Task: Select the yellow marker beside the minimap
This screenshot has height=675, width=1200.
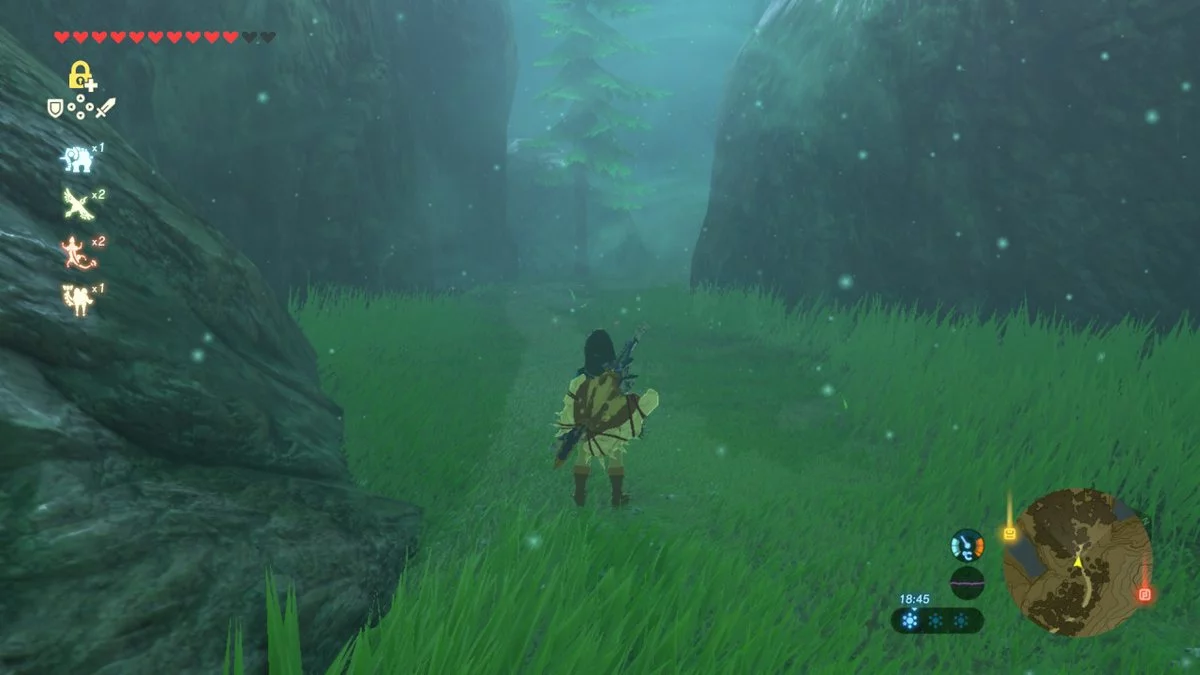Action: (1009, 534)
